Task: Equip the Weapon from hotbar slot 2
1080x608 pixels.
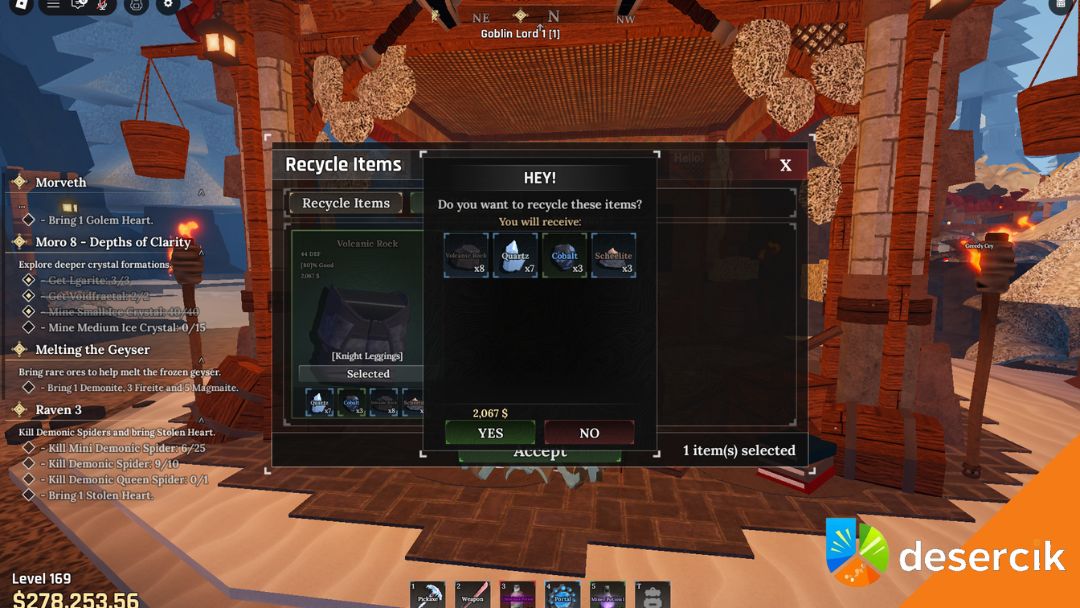Action: (x=473, y=595)
